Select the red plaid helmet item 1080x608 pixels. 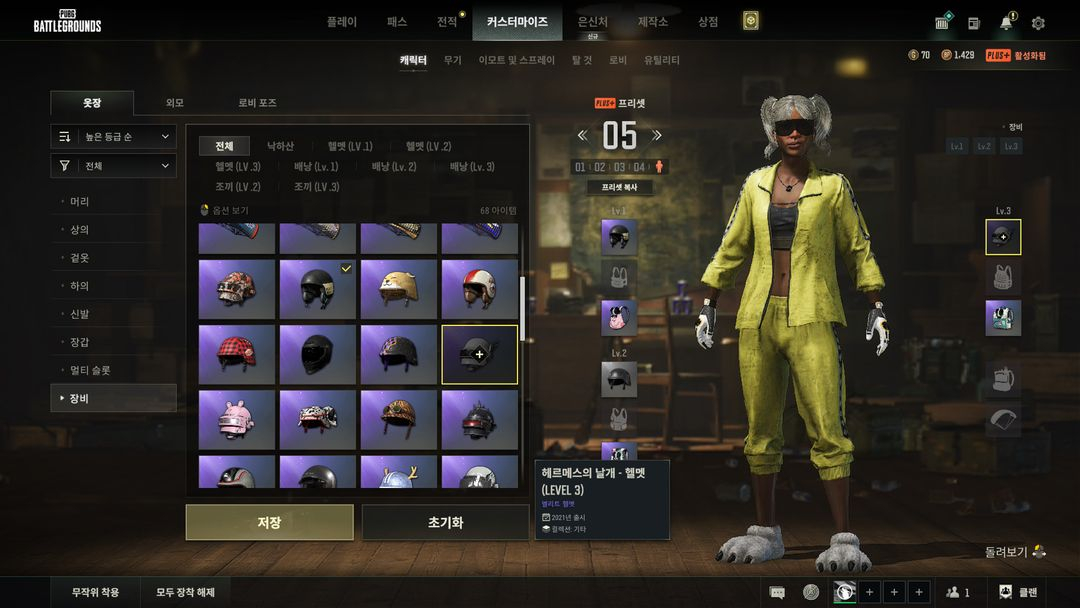236,354
